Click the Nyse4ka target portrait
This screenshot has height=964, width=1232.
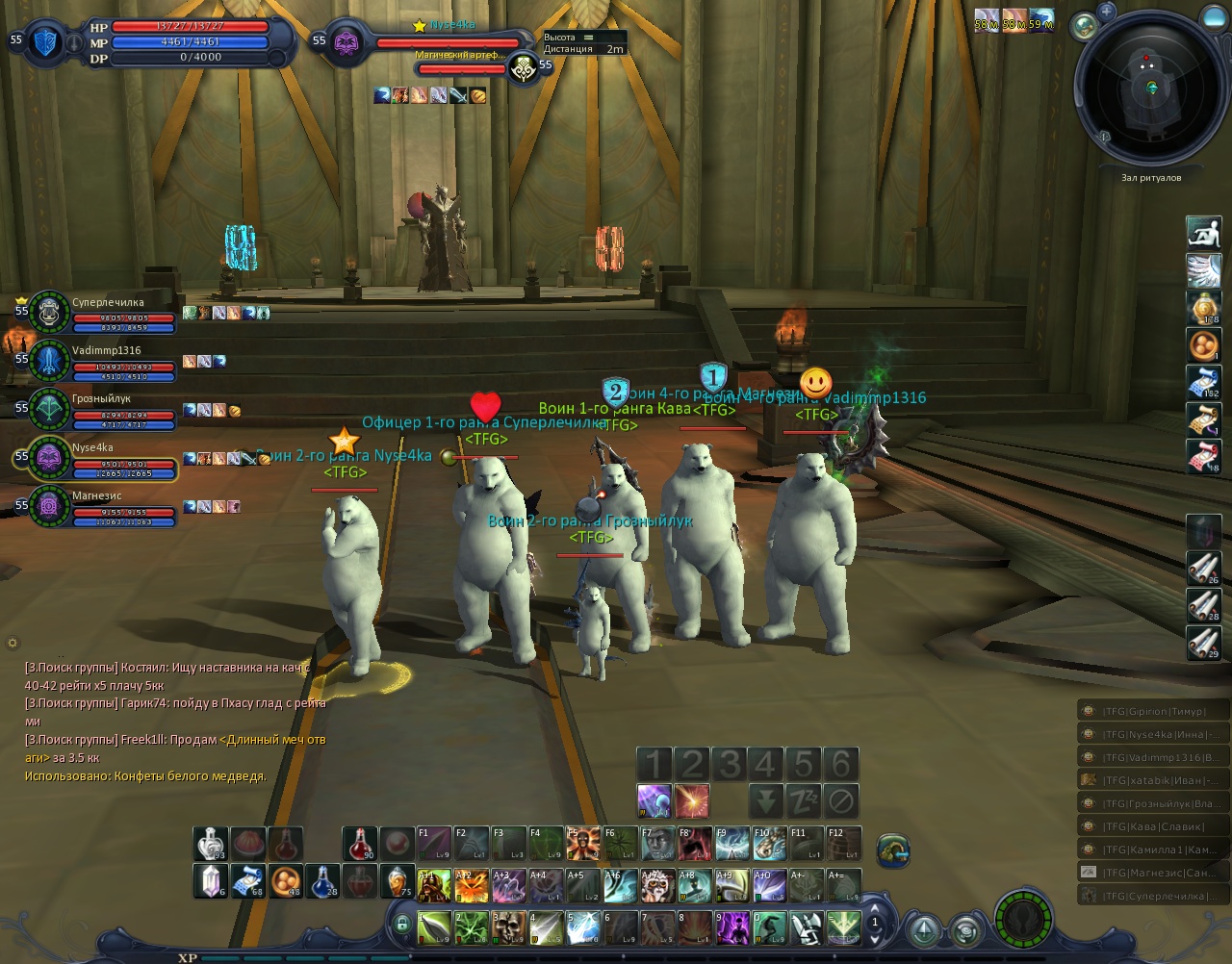point(346,43)
